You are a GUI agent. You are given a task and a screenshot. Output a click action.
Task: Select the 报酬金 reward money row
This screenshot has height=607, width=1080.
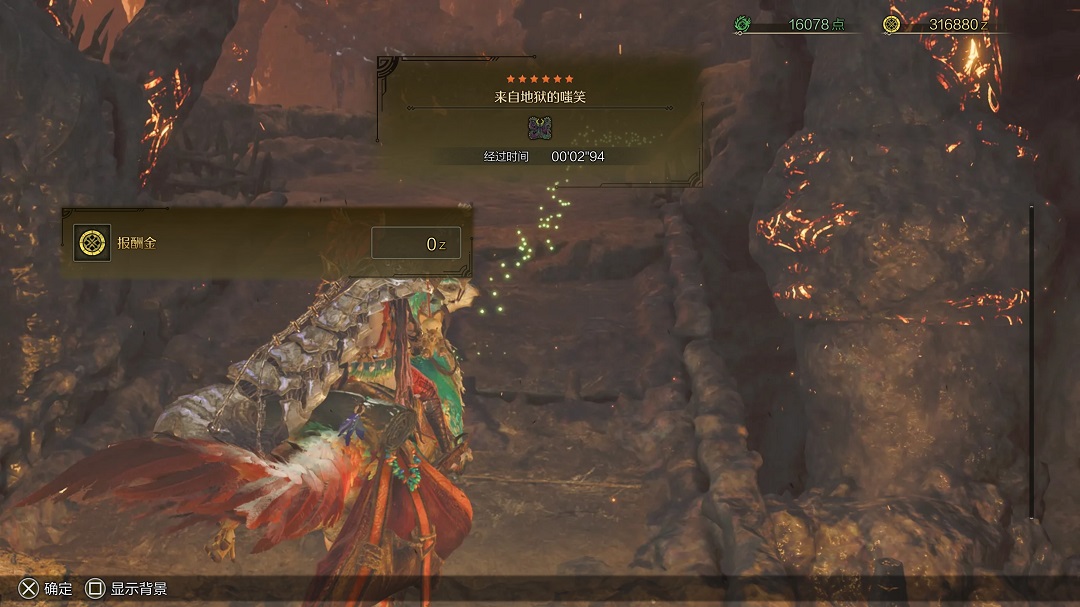(267, 243)
